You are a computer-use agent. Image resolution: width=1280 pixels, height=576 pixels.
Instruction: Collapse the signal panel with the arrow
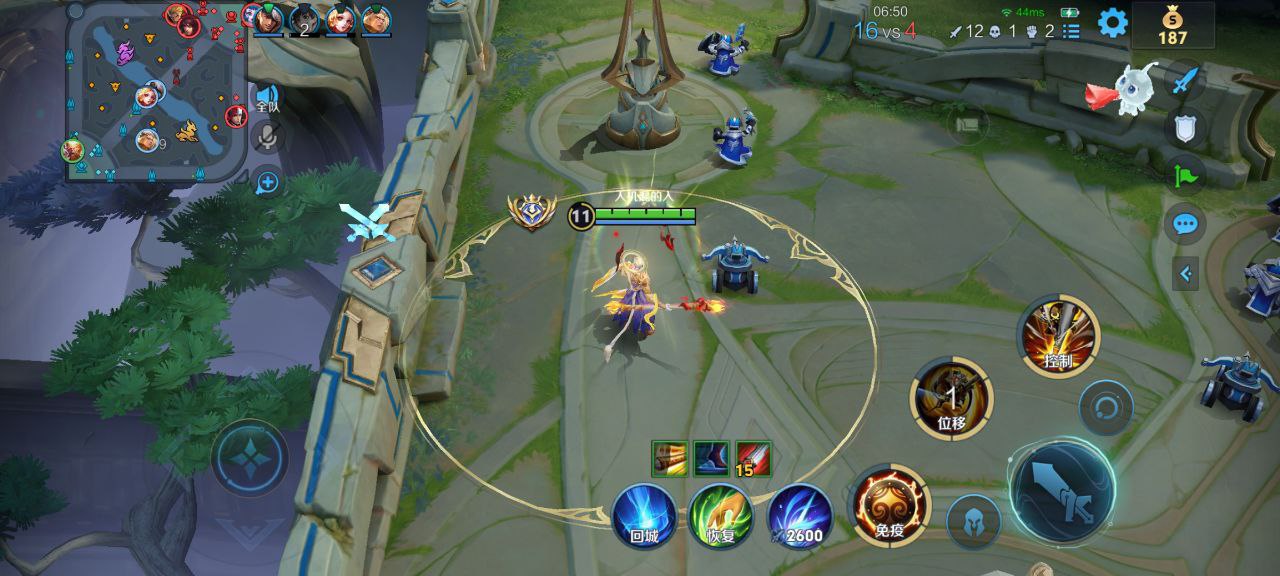[1185, 273]
